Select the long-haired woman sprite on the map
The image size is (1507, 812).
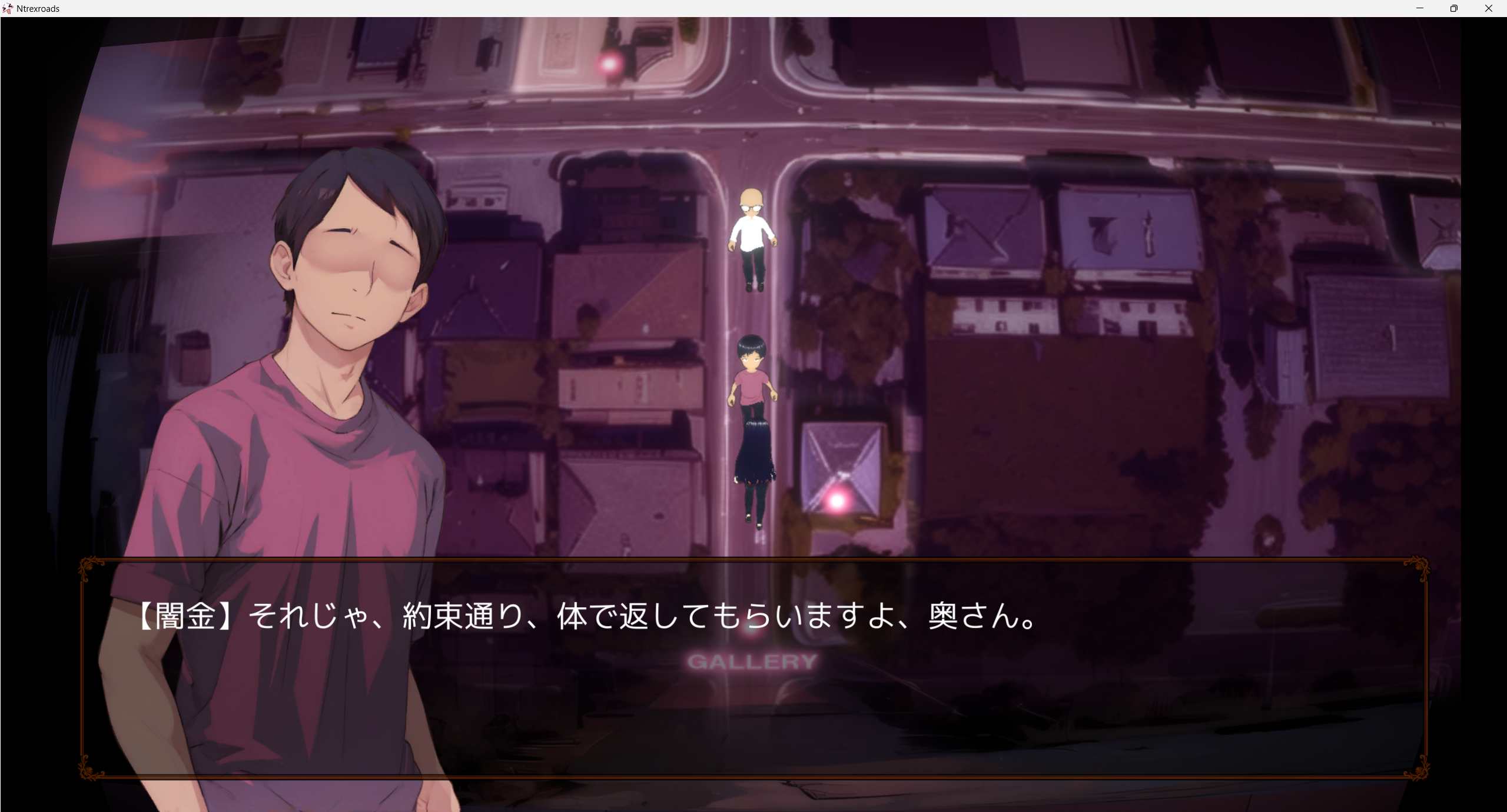pos(755,465)
